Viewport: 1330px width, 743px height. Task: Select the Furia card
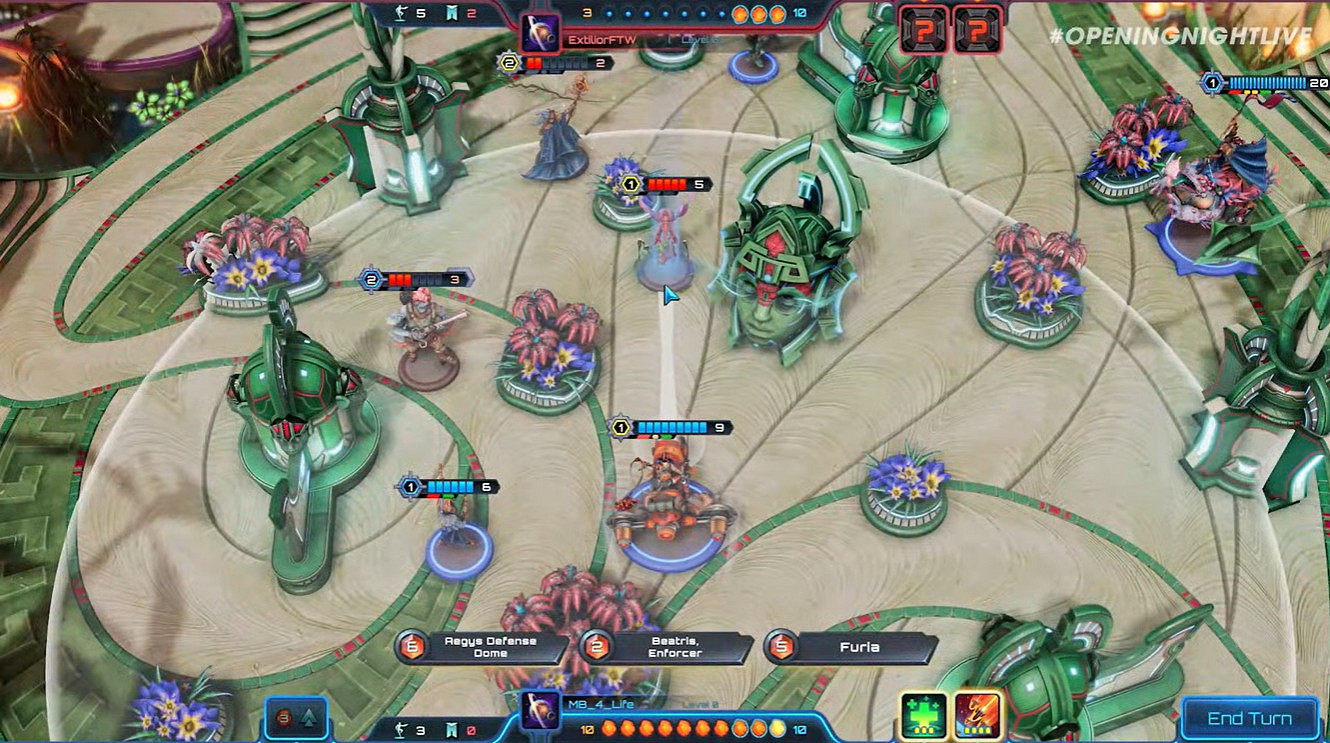pyautogui.click(x=862, y=647)
